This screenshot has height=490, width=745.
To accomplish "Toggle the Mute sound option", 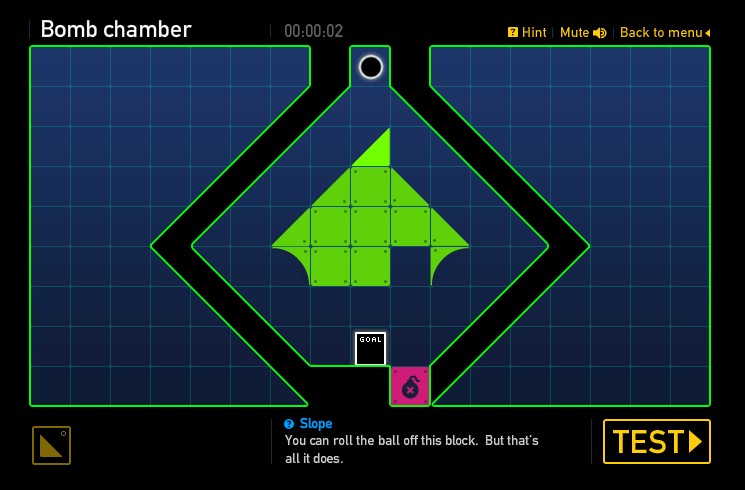I will [583, 33].
